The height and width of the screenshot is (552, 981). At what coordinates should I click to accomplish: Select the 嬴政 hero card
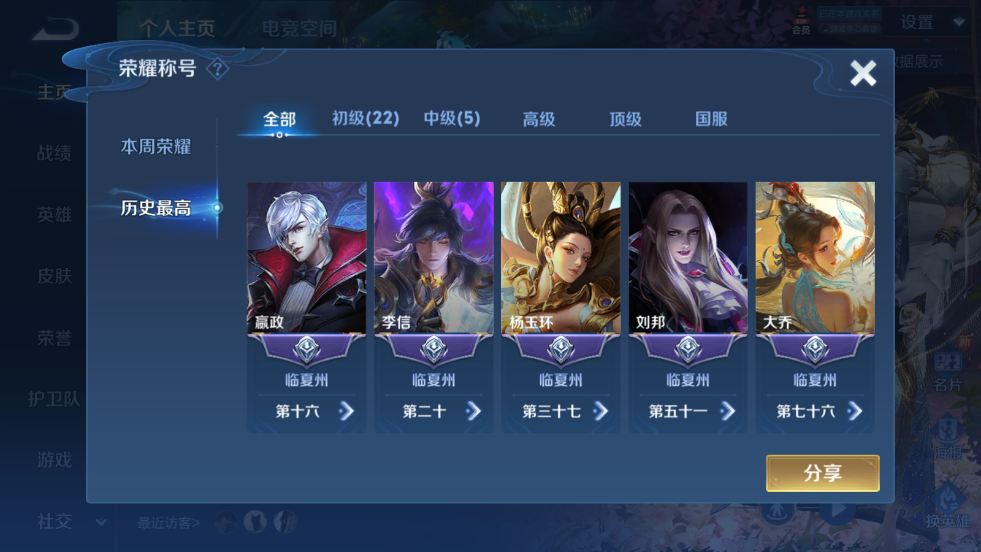point(307,258)
